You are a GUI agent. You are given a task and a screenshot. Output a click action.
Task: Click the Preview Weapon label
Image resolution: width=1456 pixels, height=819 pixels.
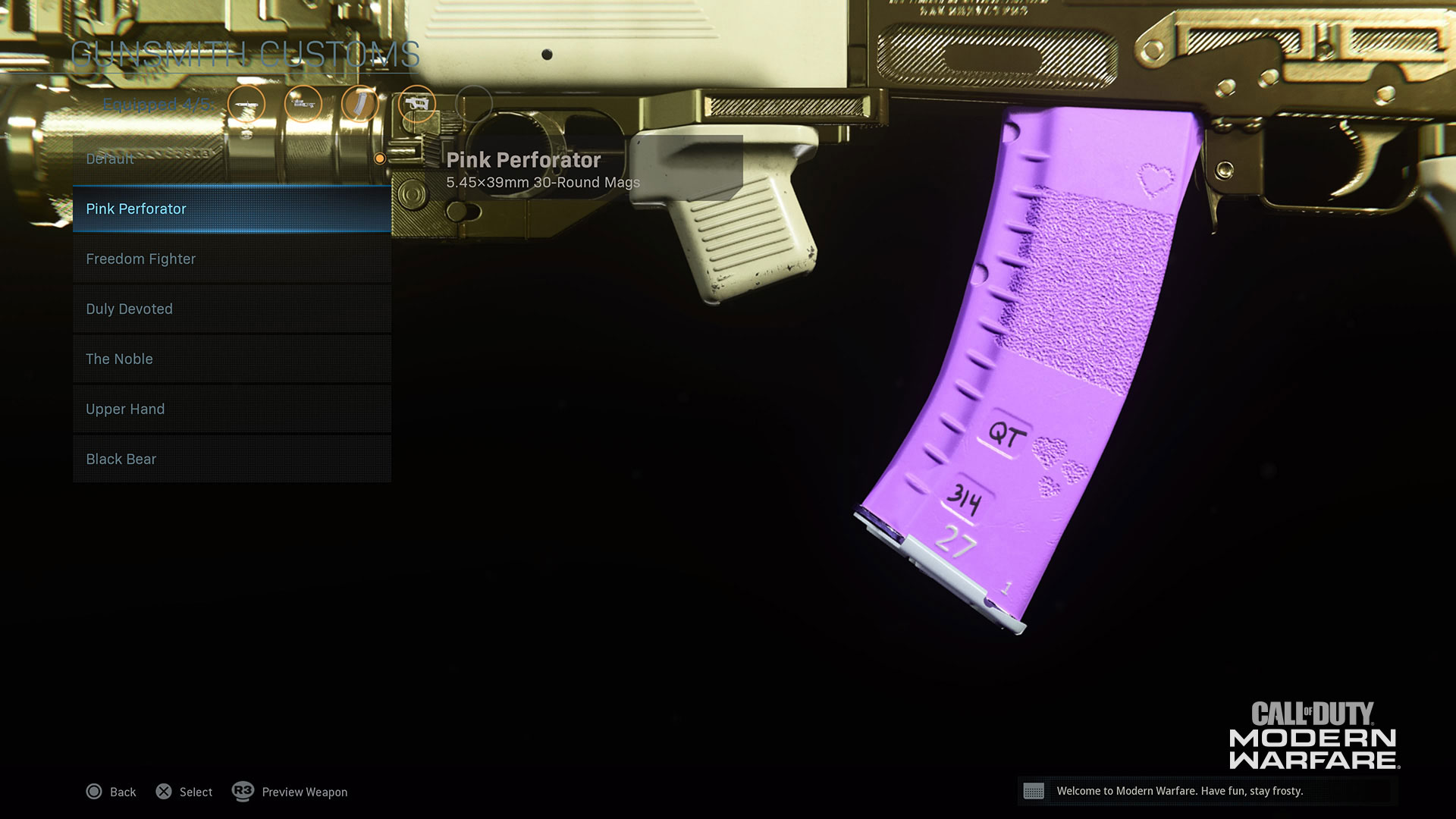point(303,792)
